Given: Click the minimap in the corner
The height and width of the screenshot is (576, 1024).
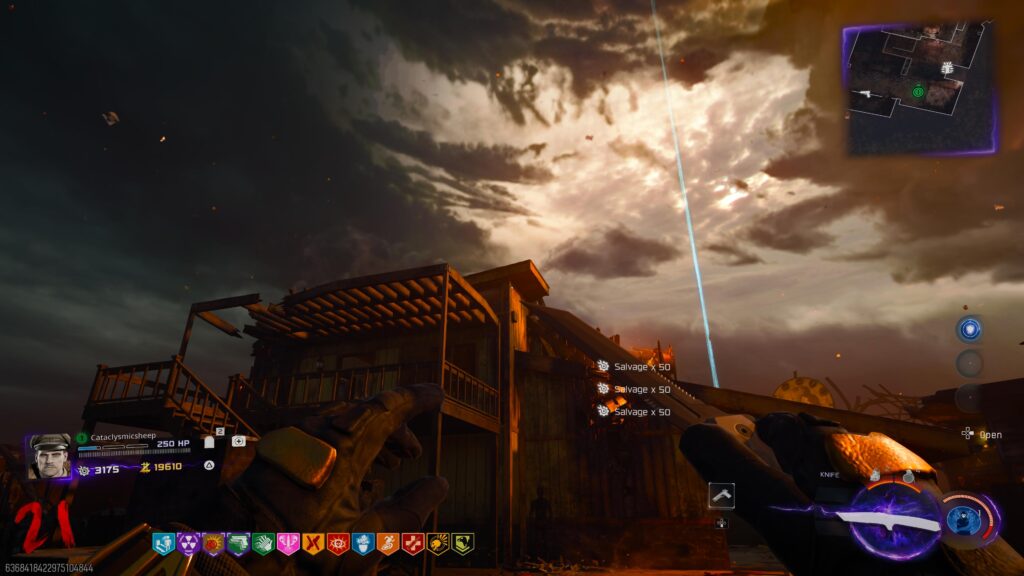Looking at the screenshot, I should click(919, 88).
